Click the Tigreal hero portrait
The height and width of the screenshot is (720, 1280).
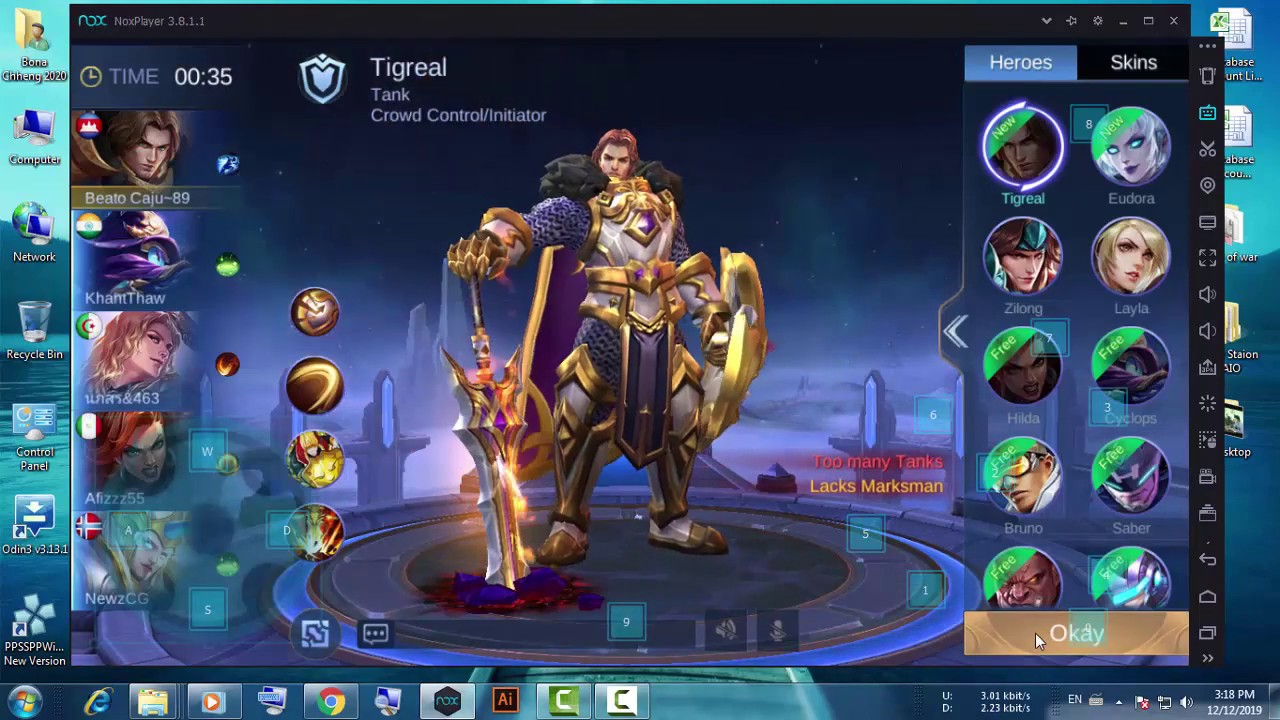coord(1022,148)
